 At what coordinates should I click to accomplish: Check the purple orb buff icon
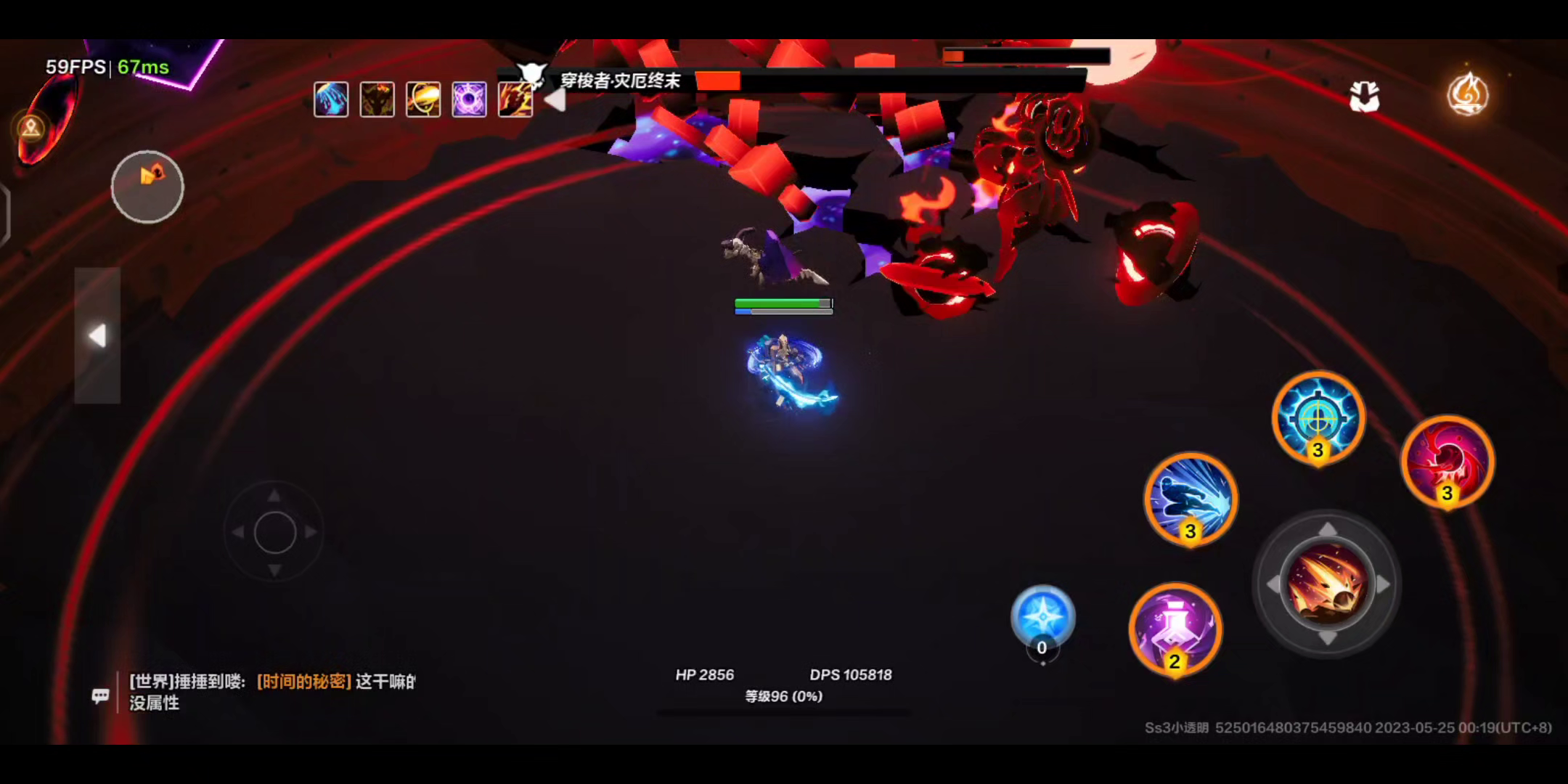click(469, 99)
